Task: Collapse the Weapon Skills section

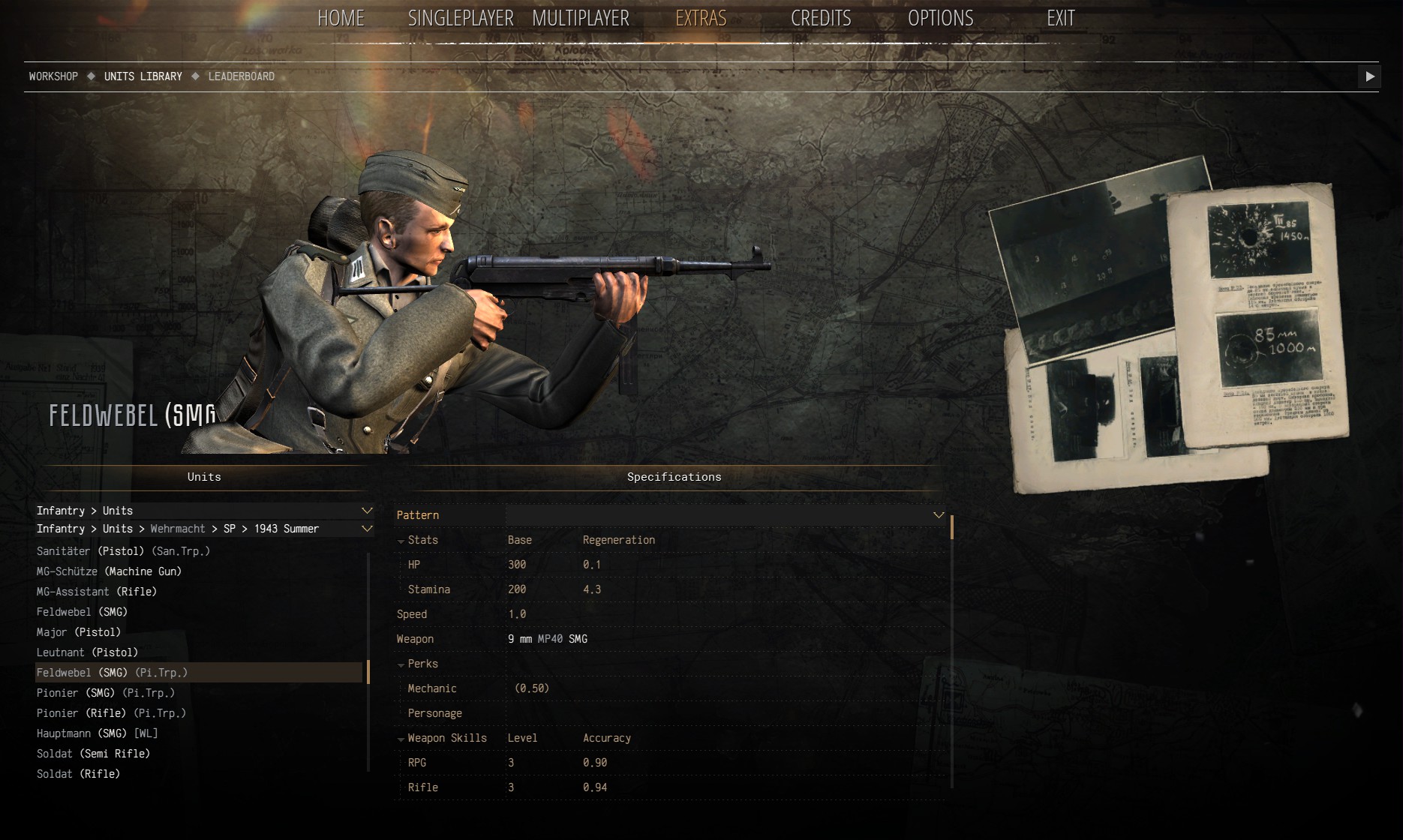Action: point(401,739)
